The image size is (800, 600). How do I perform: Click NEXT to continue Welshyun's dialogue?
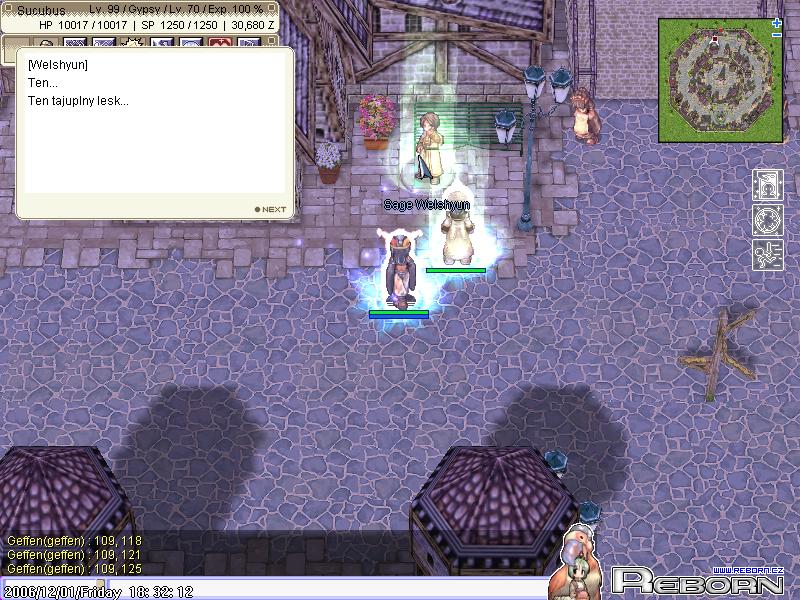pos(271,209)
